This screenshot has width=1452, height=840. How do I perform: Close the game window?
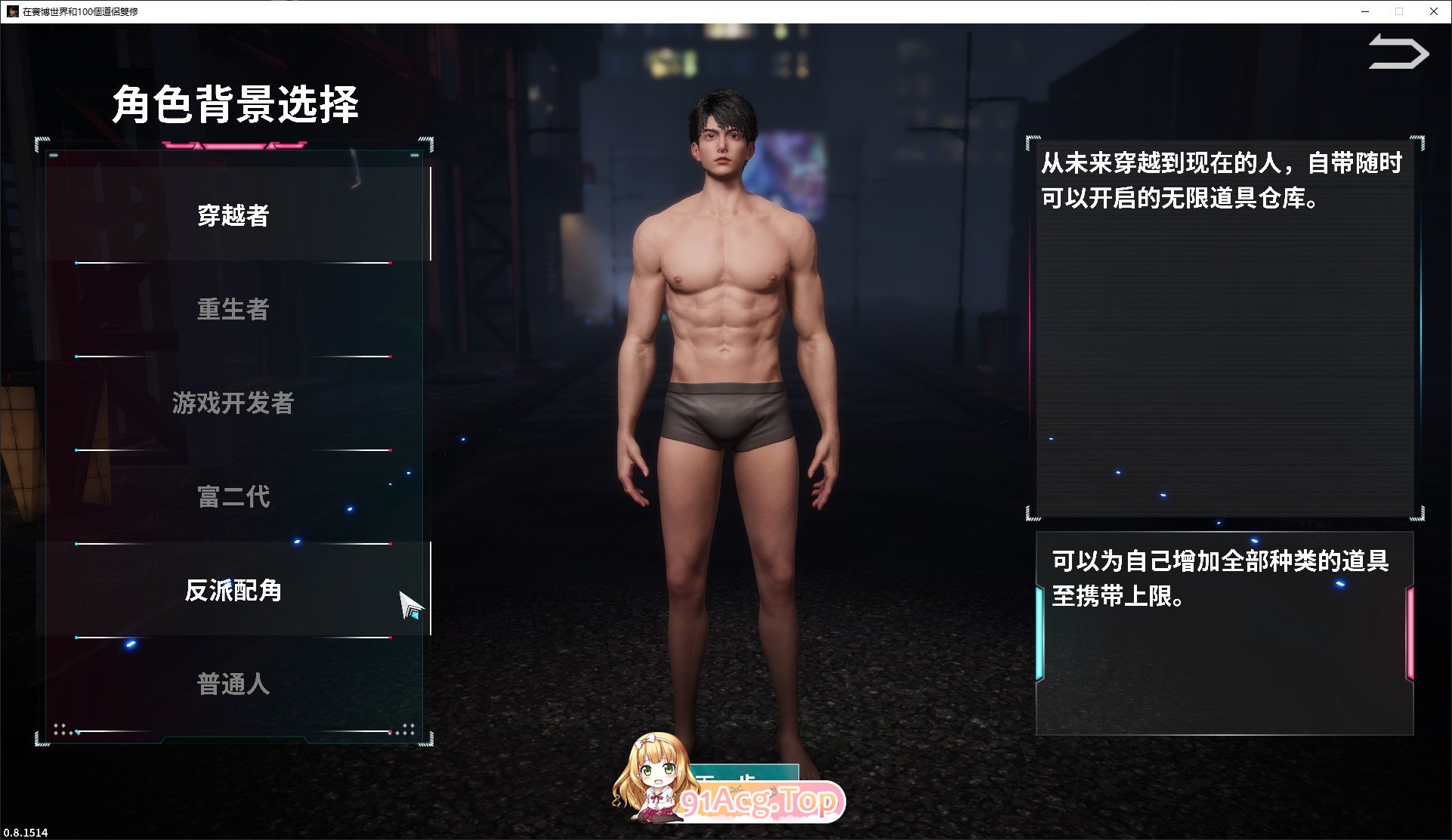coord(1433,11)
